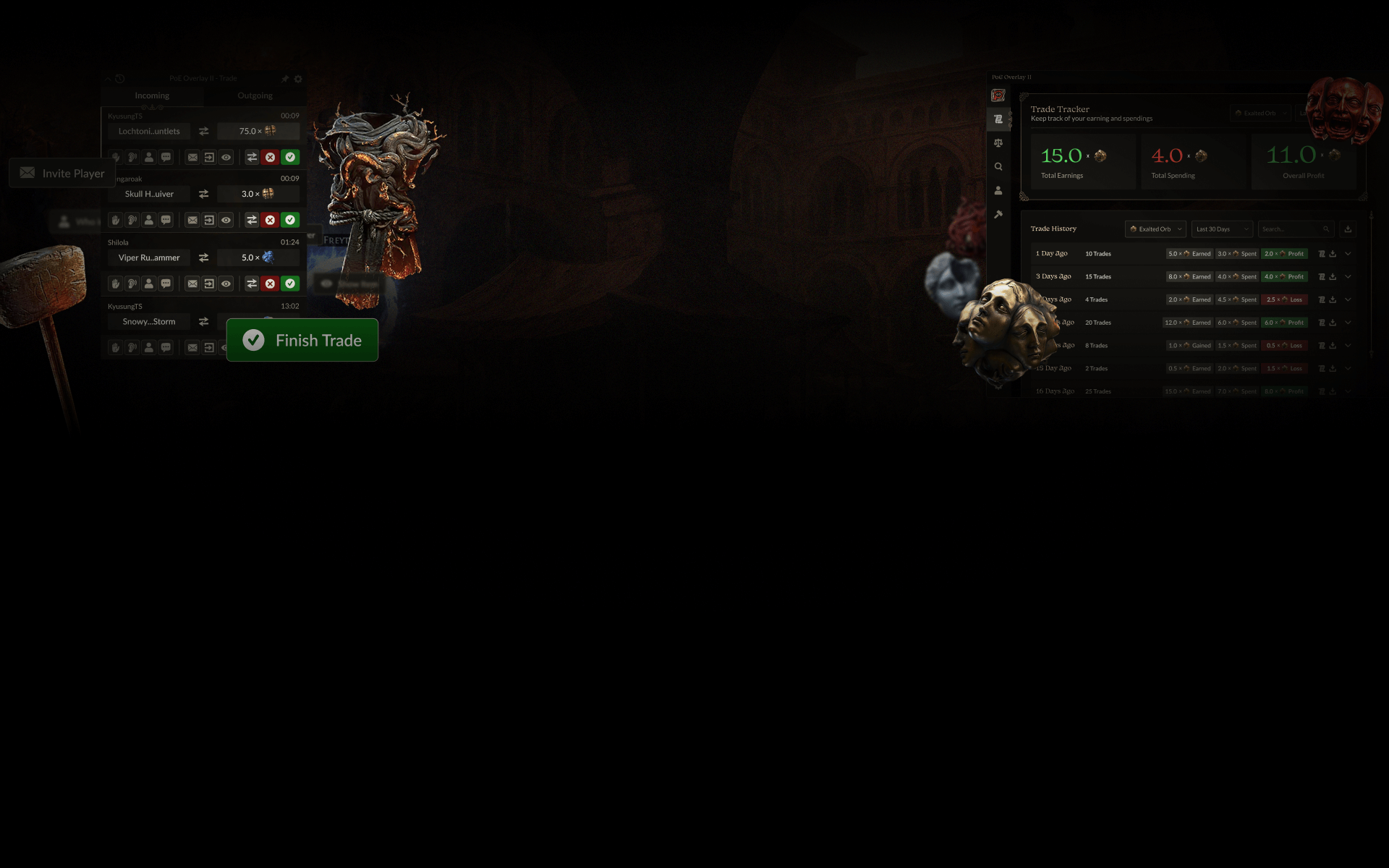The width and height of the screenshot is (1389, 868).
Task: Open the Last 30 Days filter dropdown
Action: (1221, 229)
